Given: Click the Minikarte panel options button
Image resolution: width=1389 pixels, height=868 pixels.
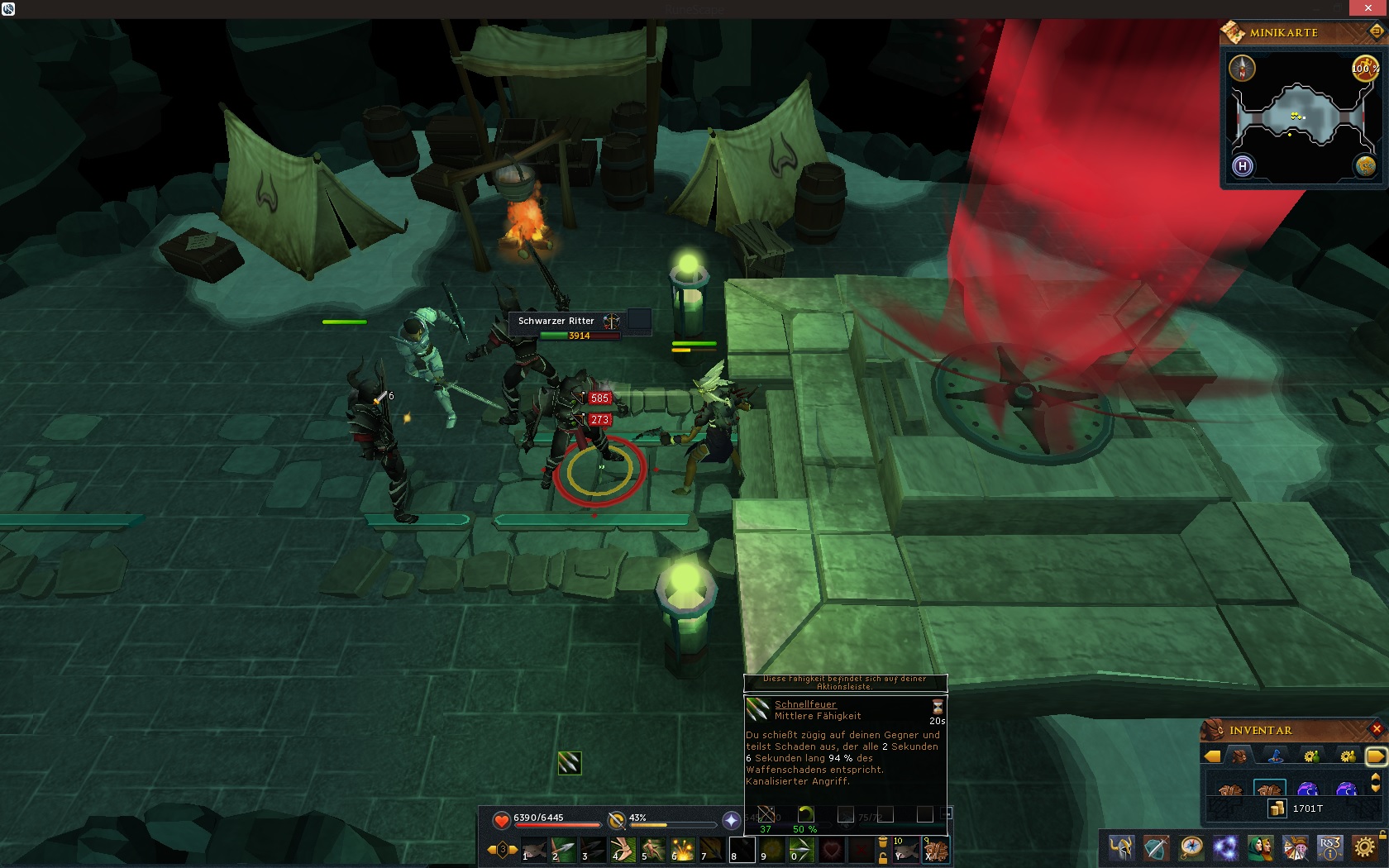Looking at the screenshot, I should (x=1376, y=32).
